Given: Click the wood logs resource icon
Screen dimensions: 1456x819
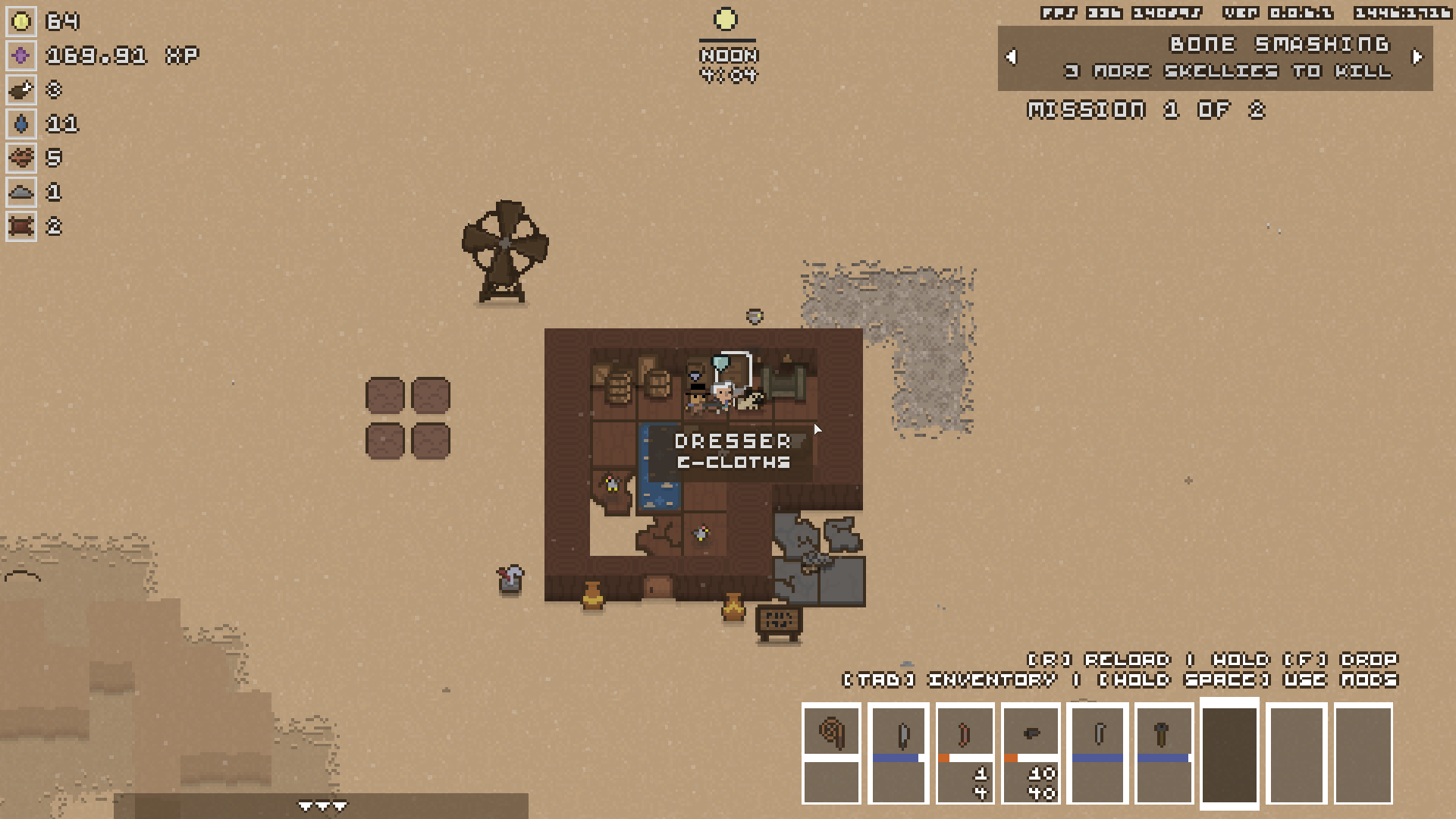Looking at the screenshot, I should point(21,158).
